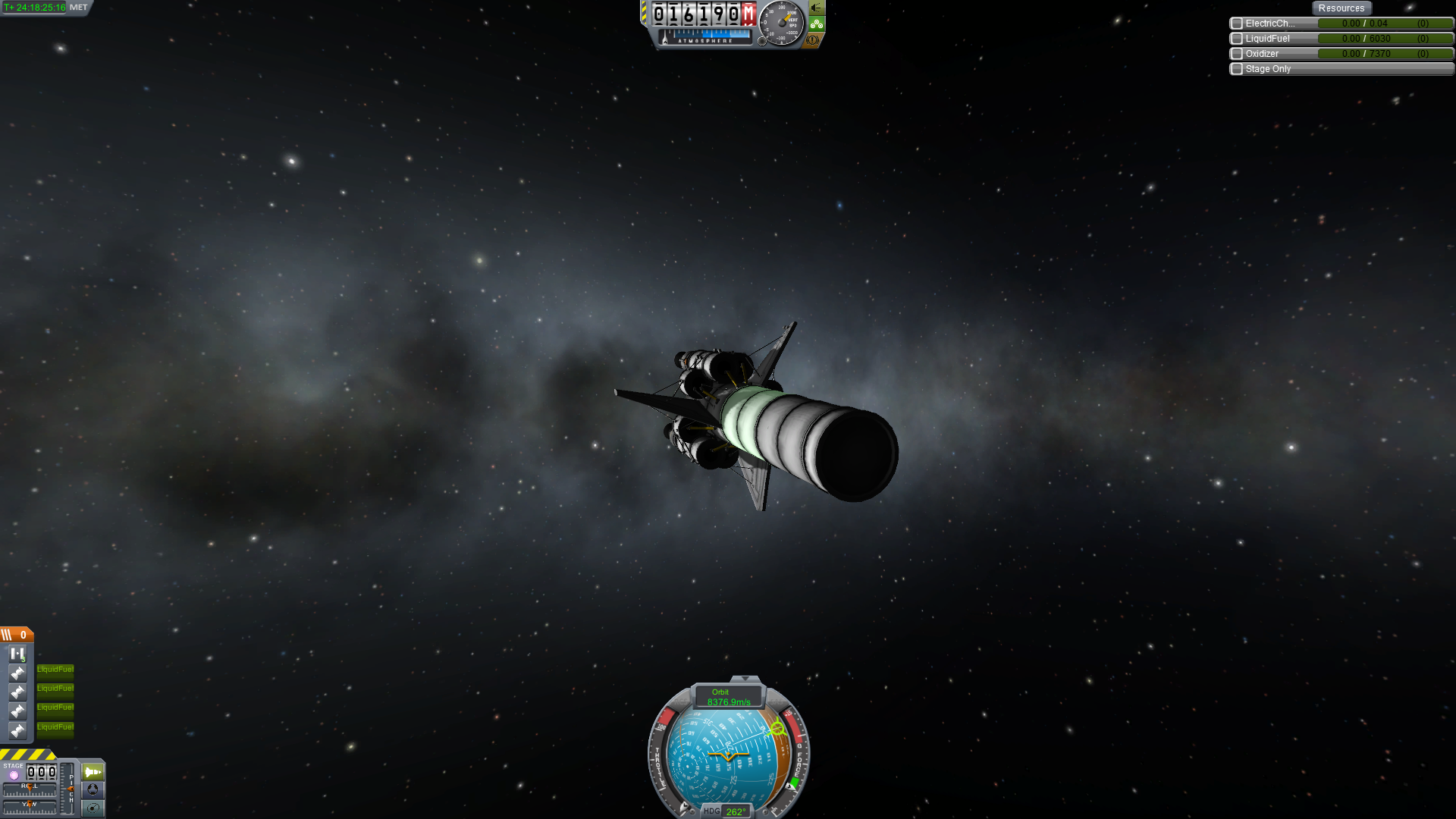The height and width of the screenshot is (819, 1456).
Task: Open the orbital map view button
Action: point(93,808)
